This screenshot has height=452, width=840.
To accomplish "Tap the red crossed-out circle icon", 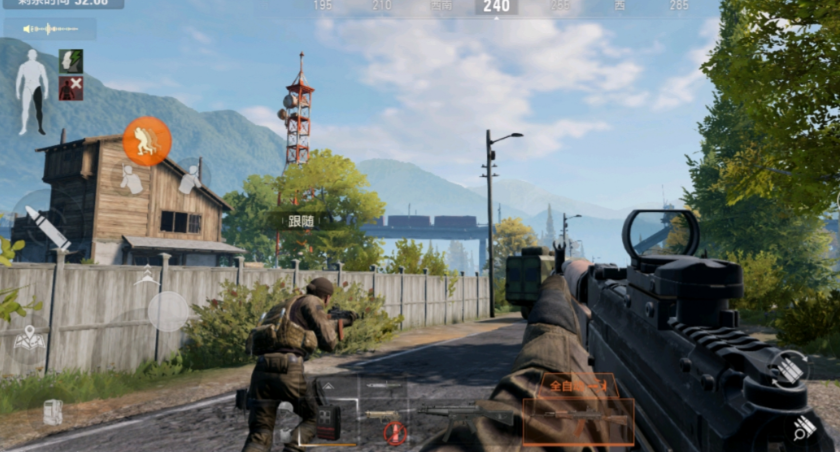I will (396, 432).
